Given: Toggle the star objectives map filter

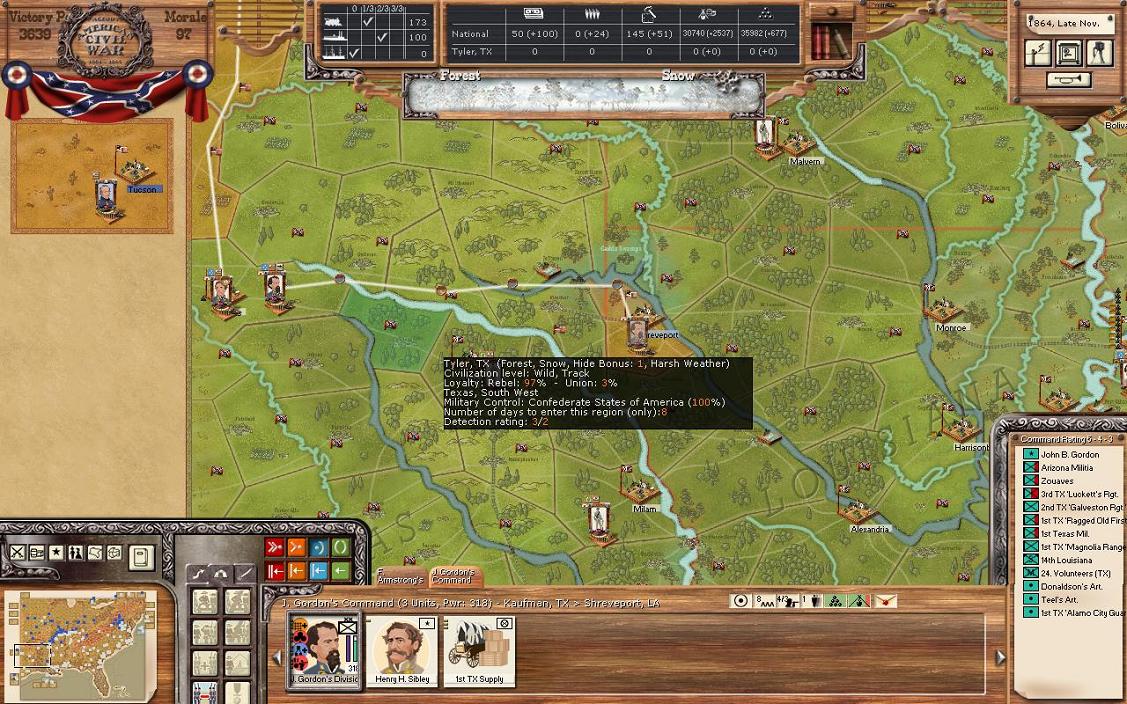Looking at the screenshot, I should tap(56, 553).
